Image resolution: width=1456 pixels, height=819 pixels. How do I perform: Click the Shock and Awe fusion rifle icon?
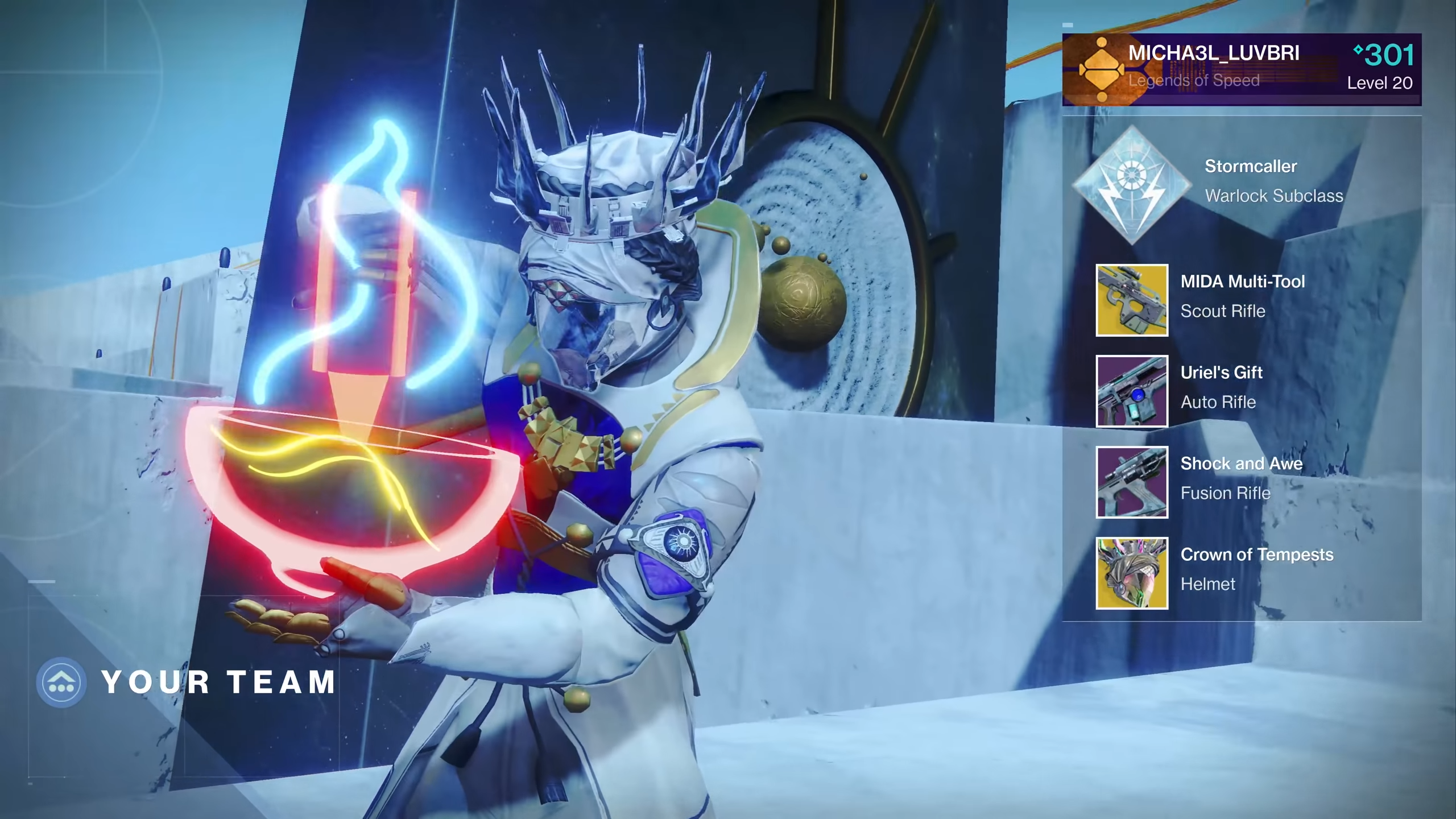pyautogui.click(x=1132, y=482)
